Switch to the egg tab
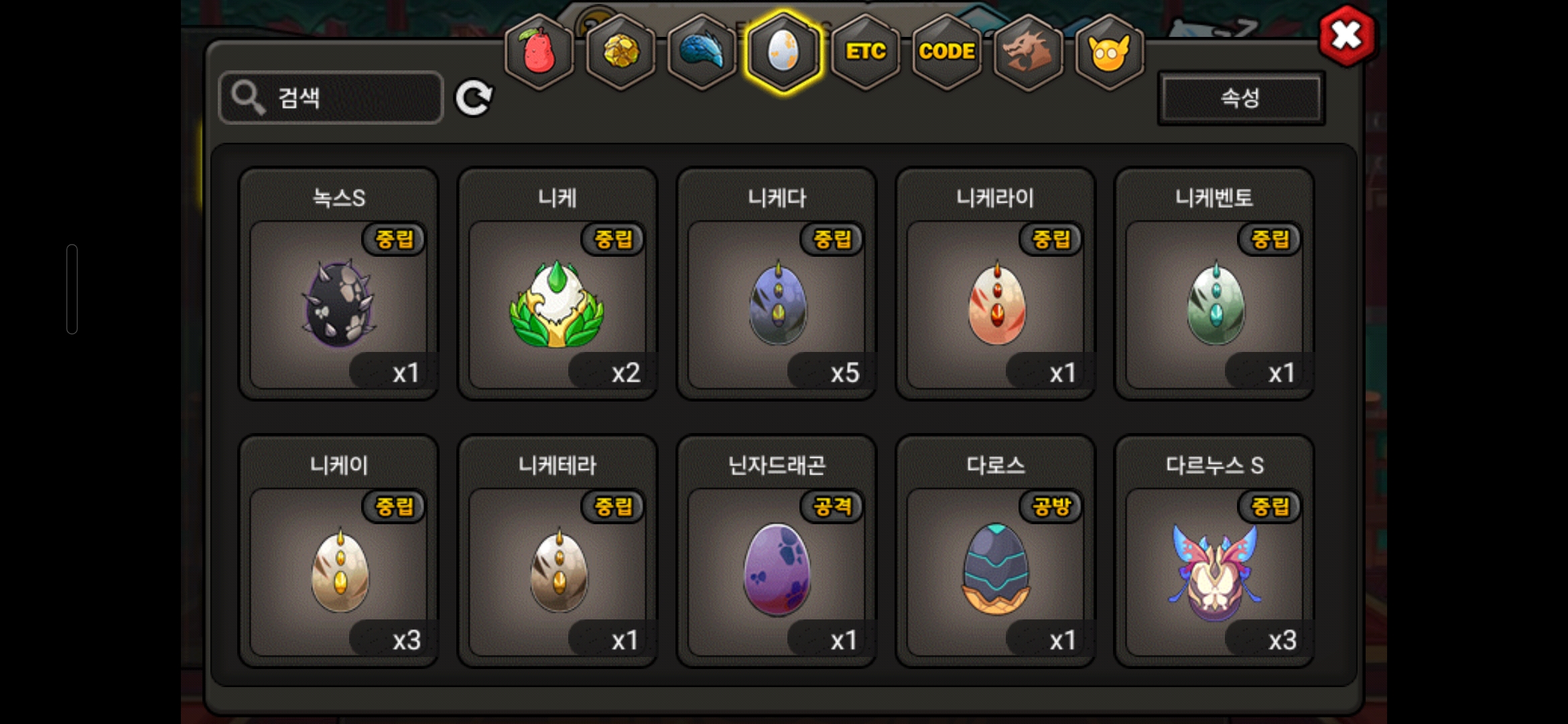Screen dimensions: 1568x724 click(x=783, y=52)
